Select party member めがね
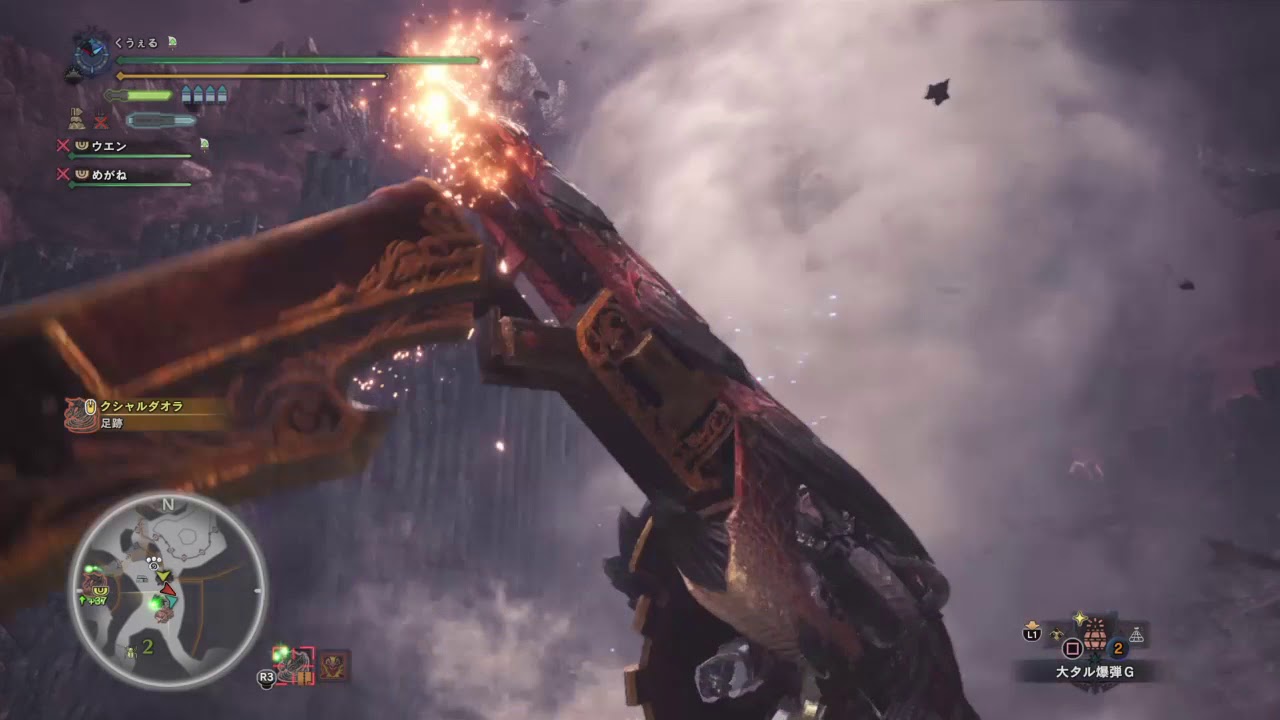 (108, 175)
